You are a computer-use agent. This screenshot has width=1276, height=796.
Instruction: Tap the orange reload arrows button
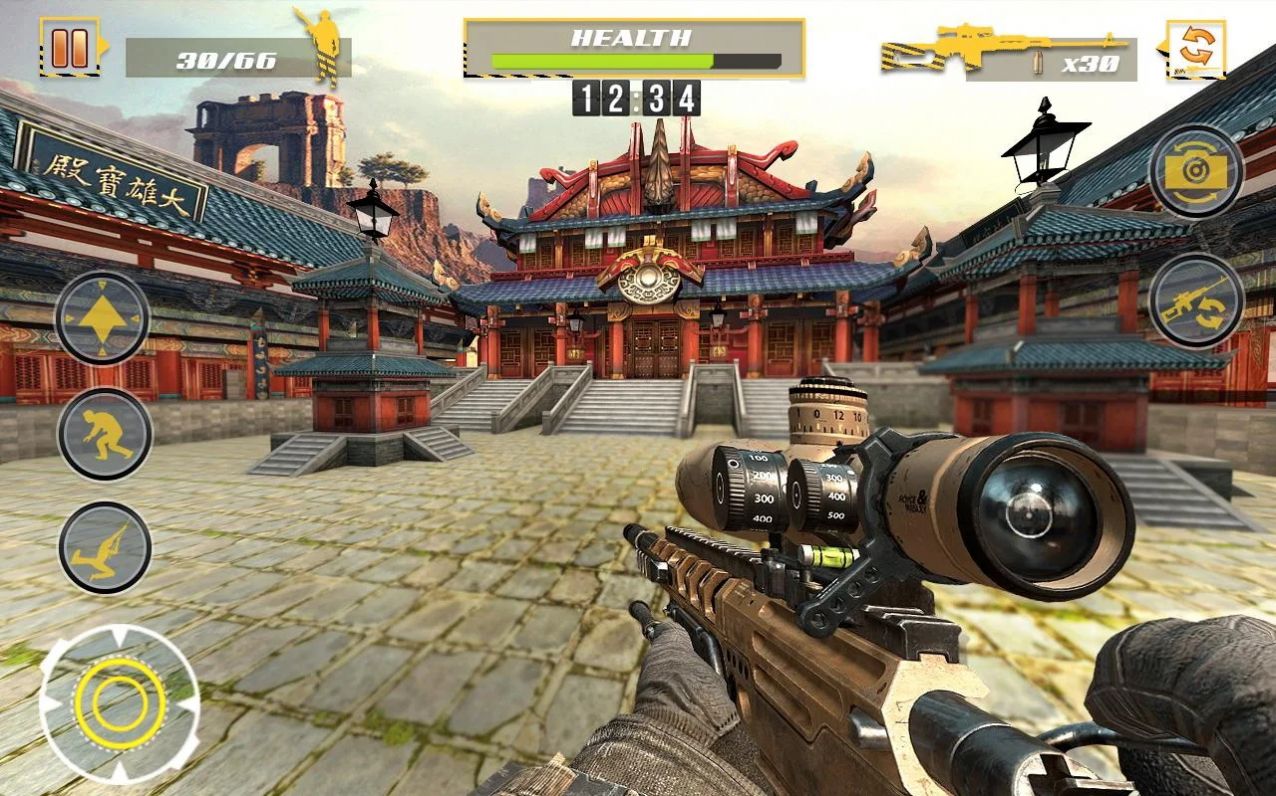click(1196, 47)
